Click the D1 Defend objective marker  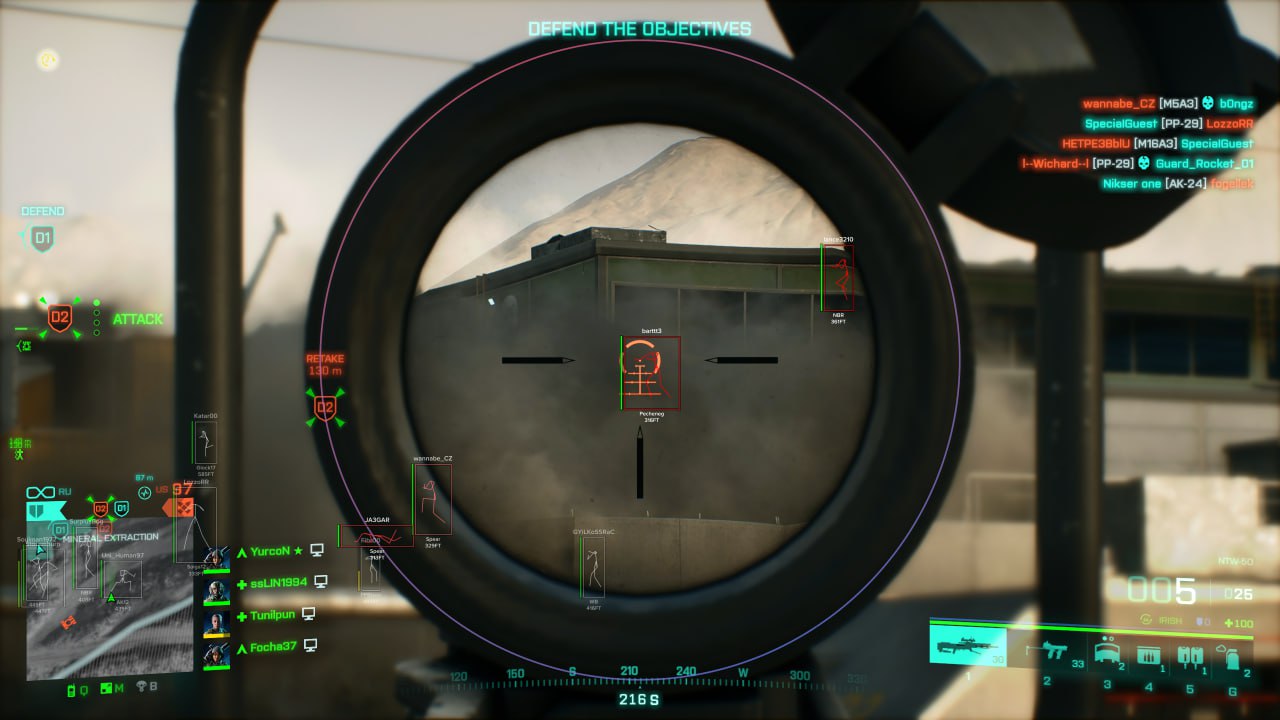tap(42, 238)
